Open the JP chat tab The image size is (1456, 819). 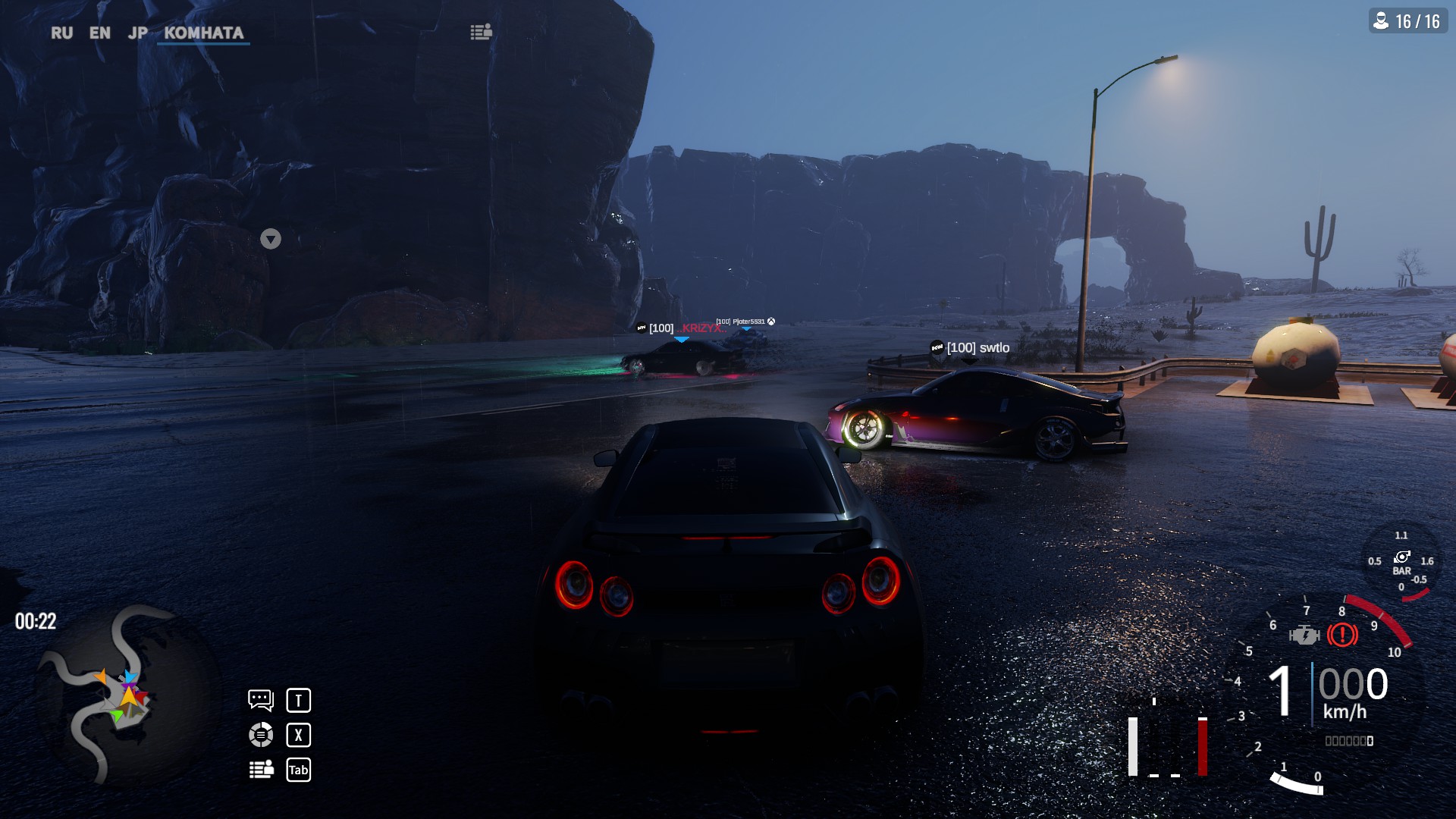pos(137,33)
